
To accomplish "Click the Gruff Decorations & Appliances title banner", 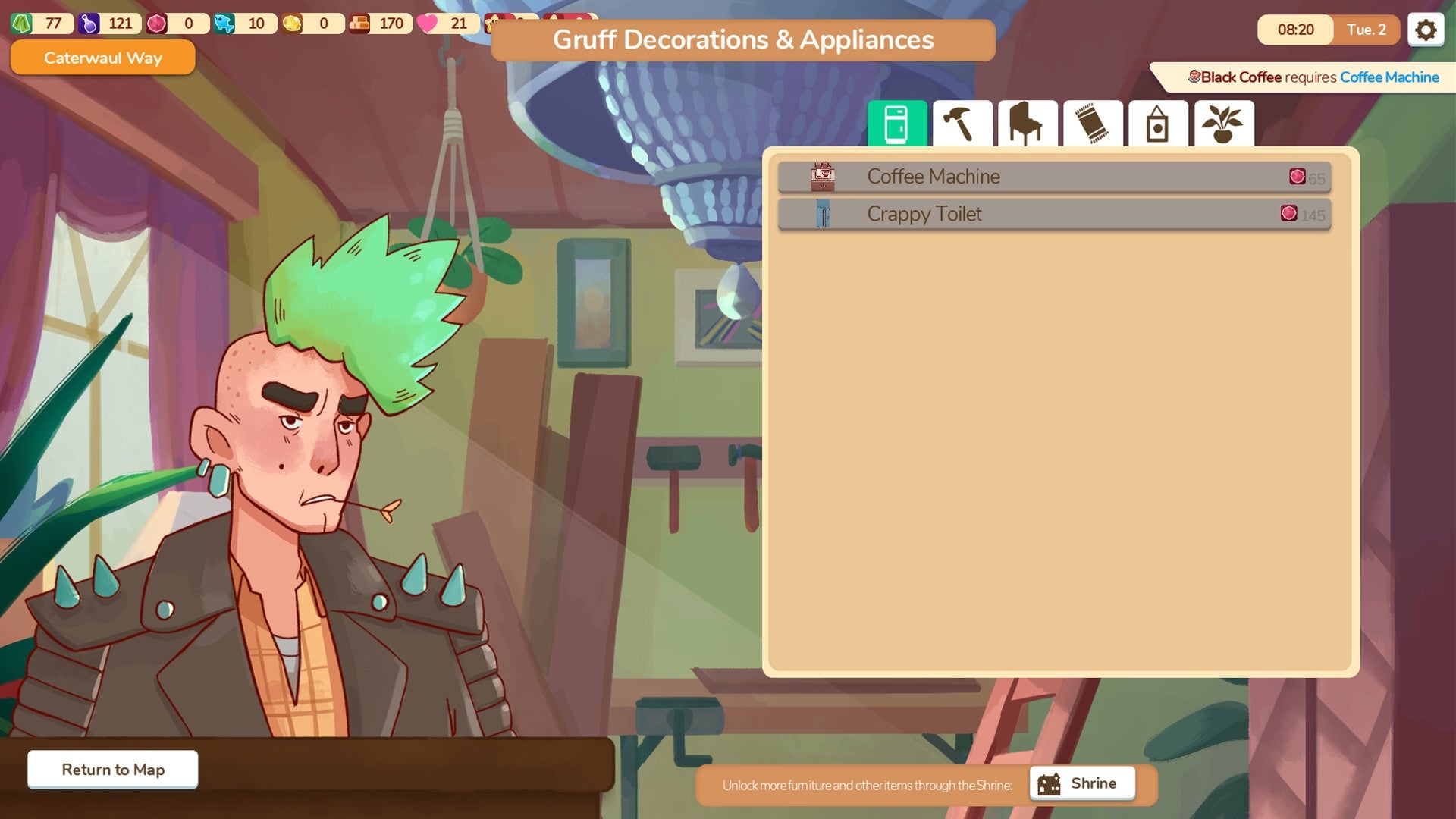I will point(743,40).
